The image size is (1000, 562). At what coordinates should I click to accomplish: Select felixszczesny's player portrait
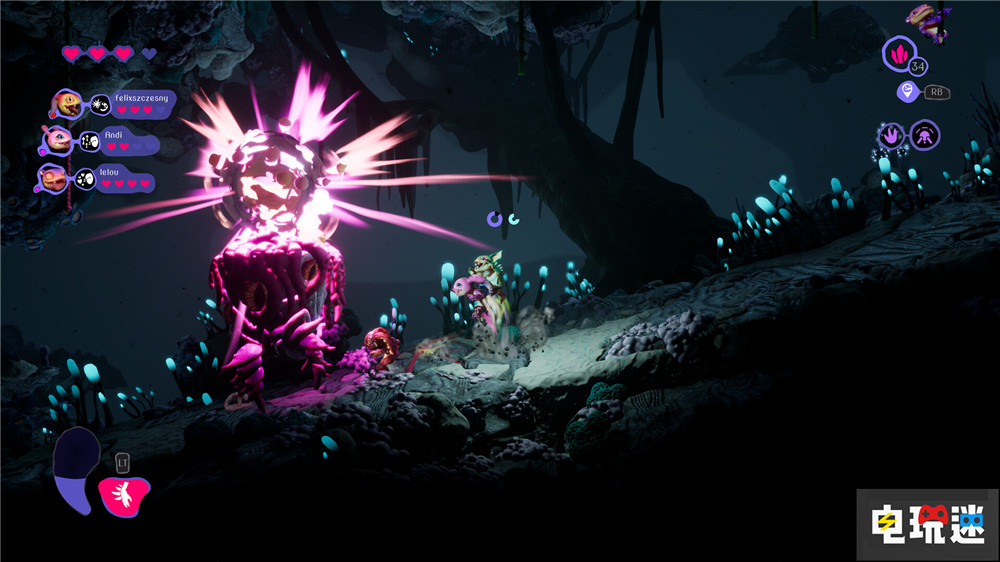tap(67, 103)
